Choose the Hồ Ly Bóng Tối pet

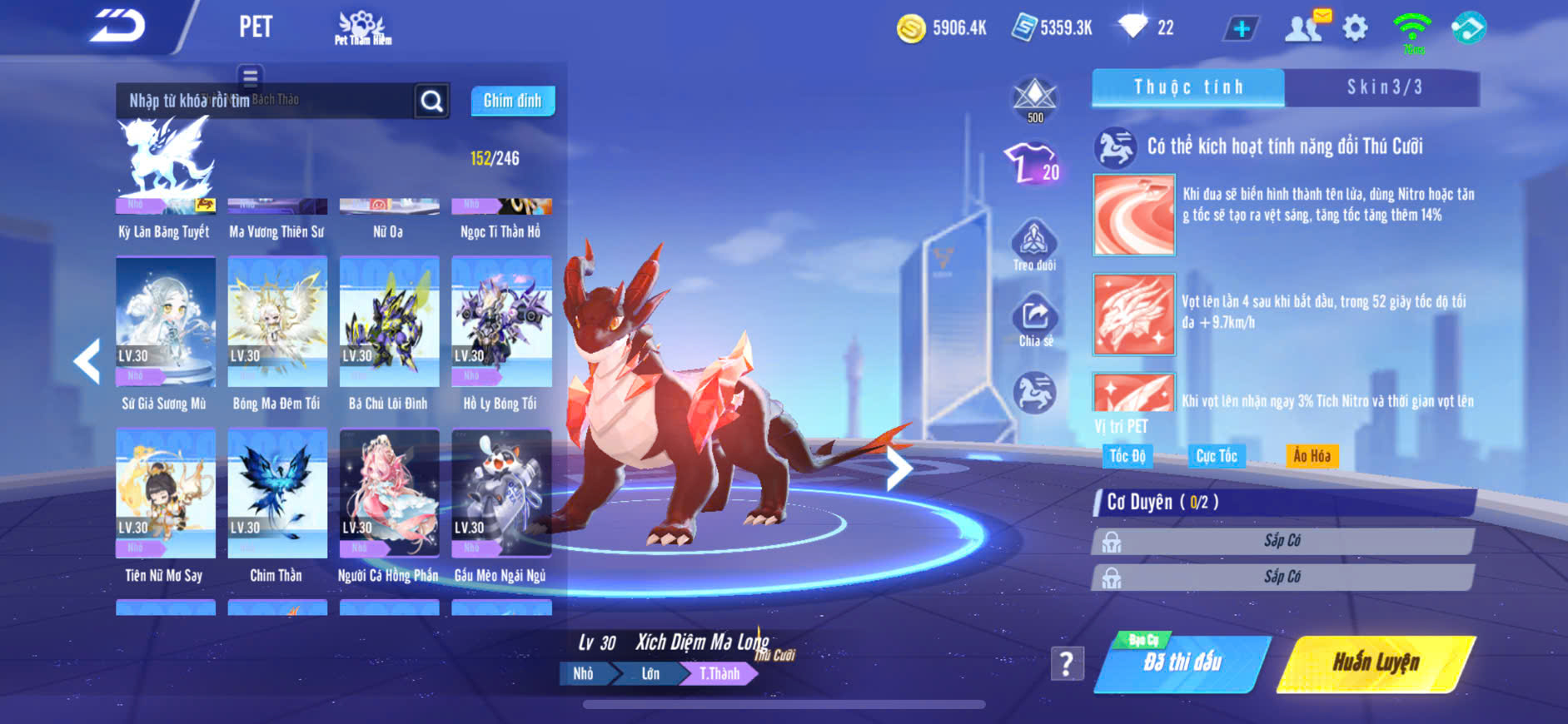click(x=501, y=322)
